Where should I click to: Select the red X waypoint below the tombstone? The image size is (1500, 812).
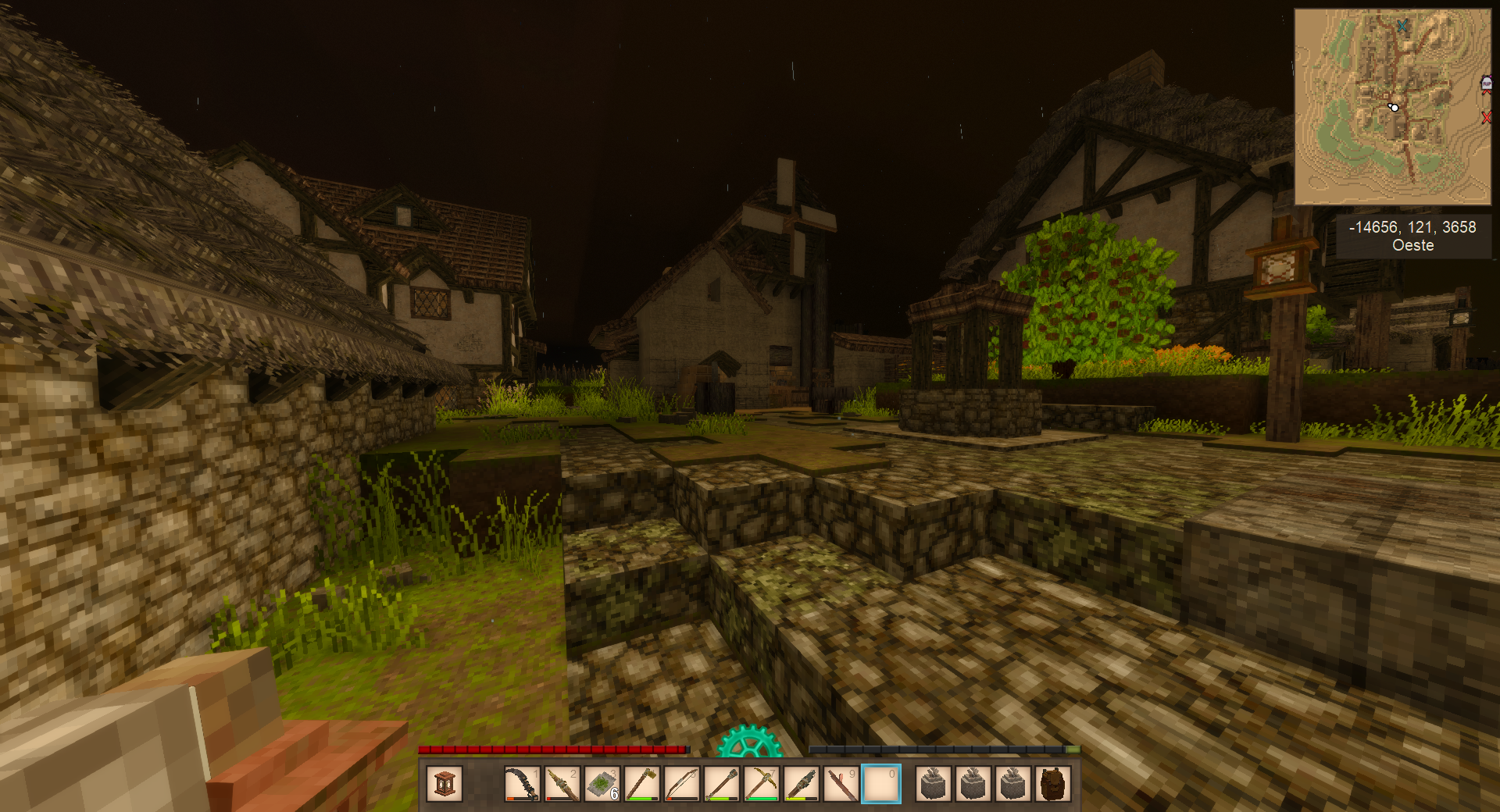coord(1486,117)
